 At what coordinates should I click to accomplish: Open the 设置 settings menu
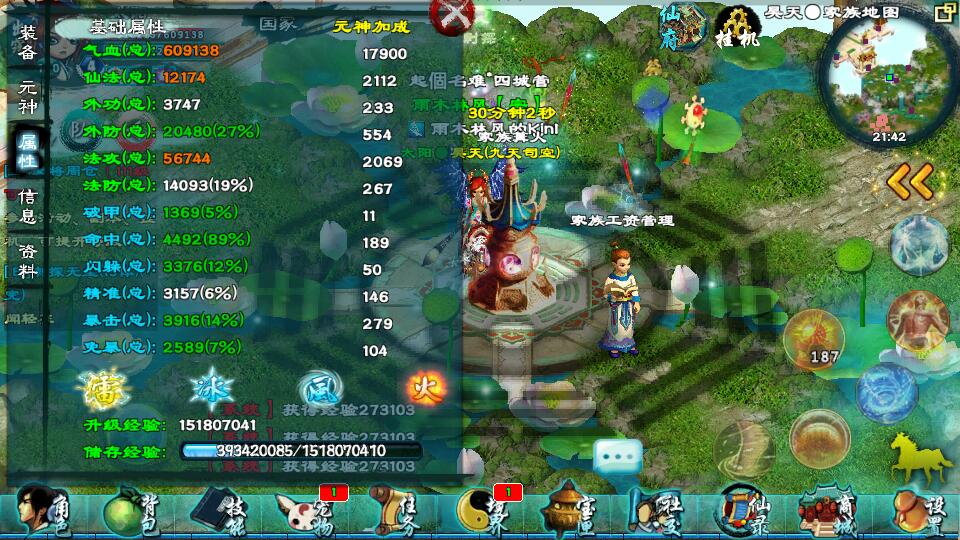click(x=915, y=510)
